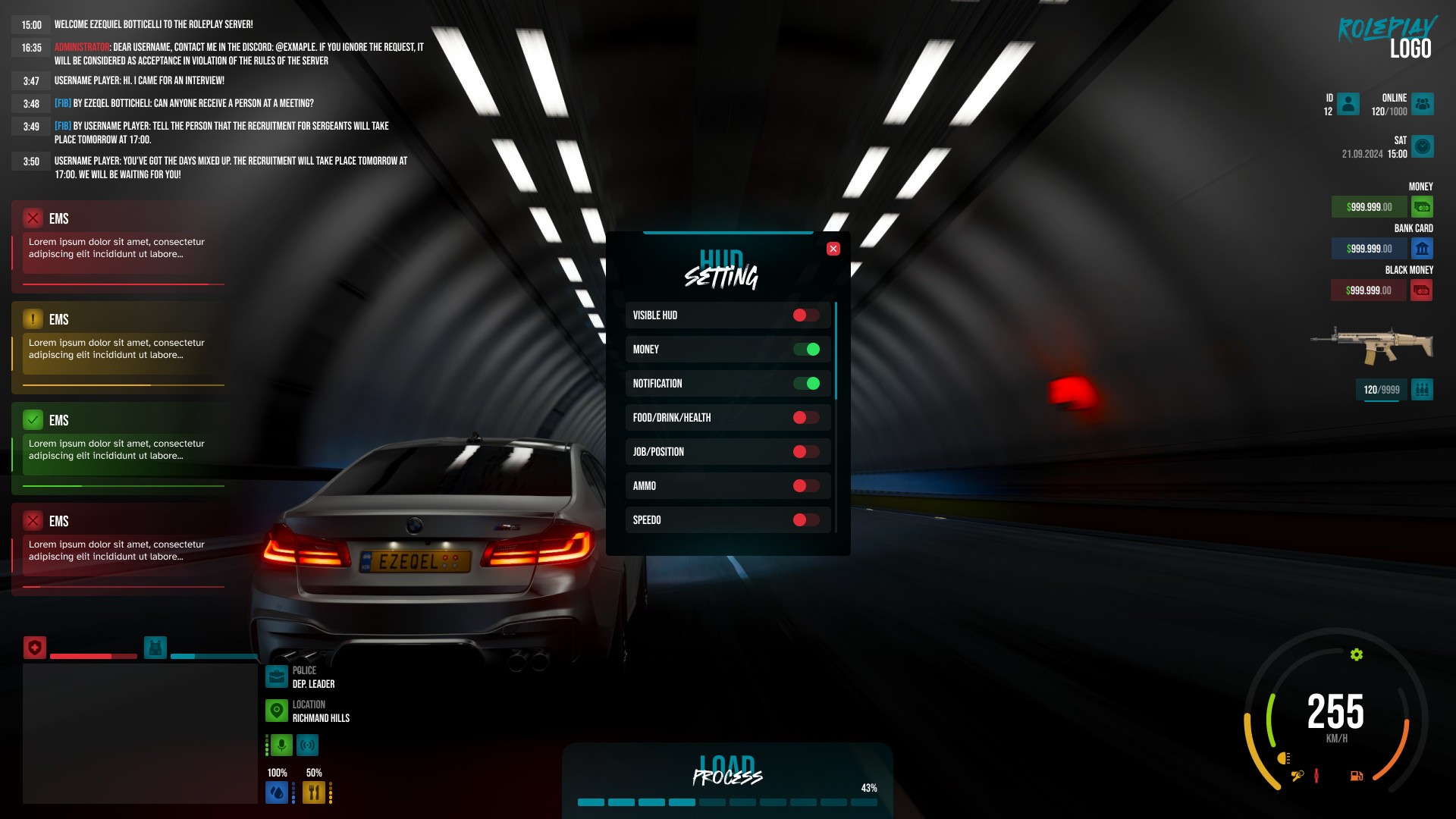
Task: Enable the Ammo HUD toggle
Action: click(x=807, y=485)
